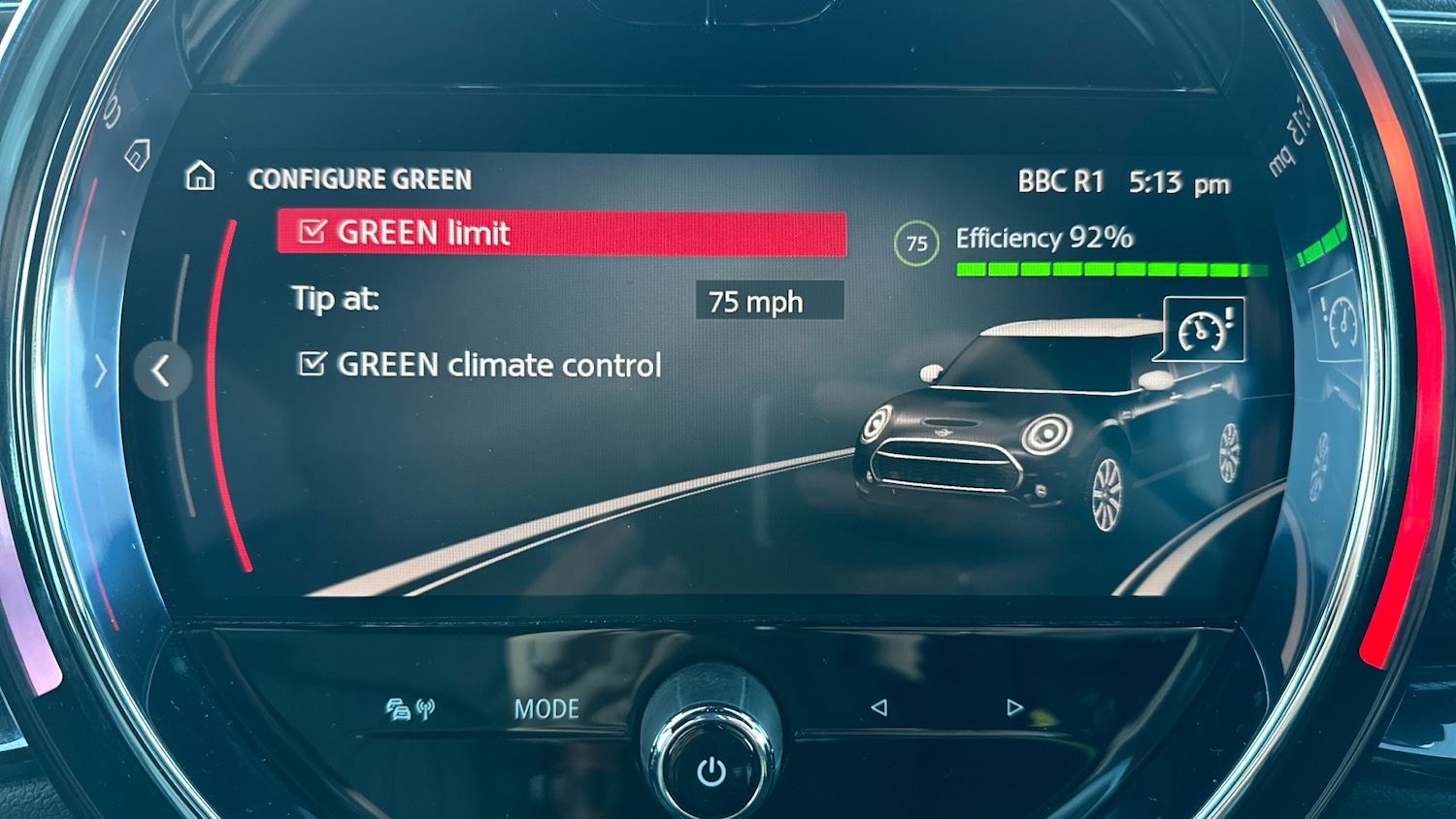Tap the traffic info radio icon
This screenshot has height=819, width=1456.
point(410,709)
